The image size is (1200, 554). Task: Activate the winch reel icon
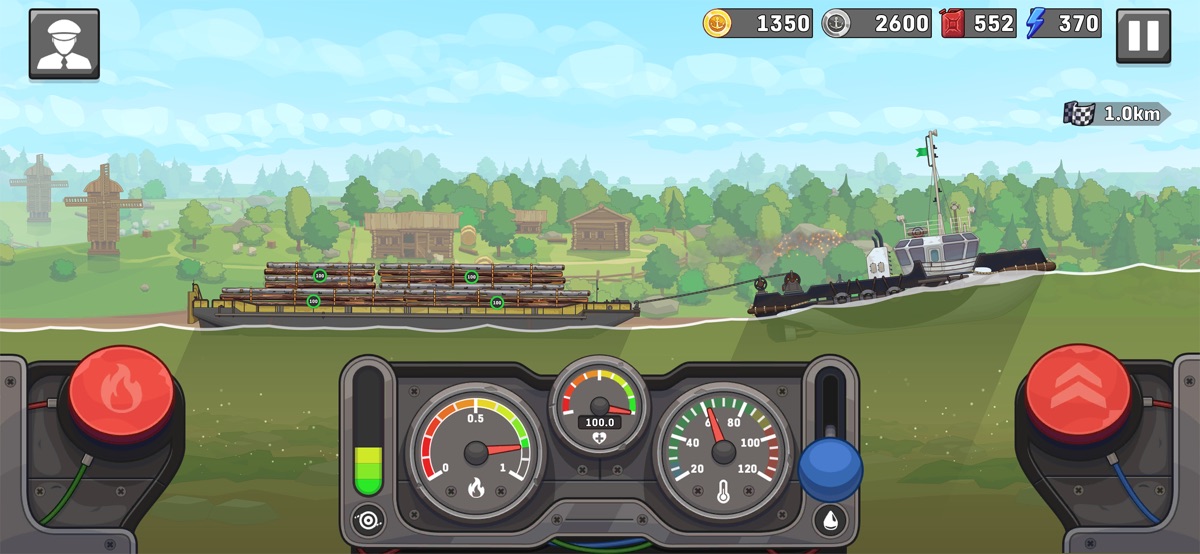[368, 520]
